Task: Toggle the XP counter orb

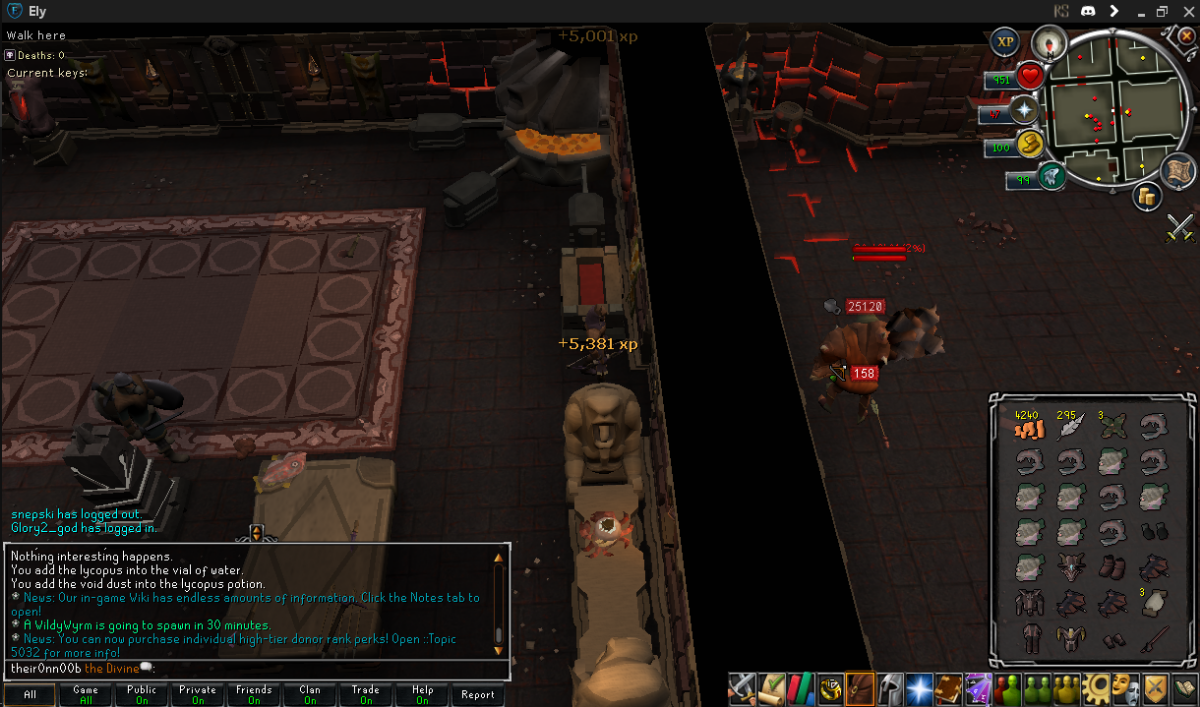Action: [1005, 42]
